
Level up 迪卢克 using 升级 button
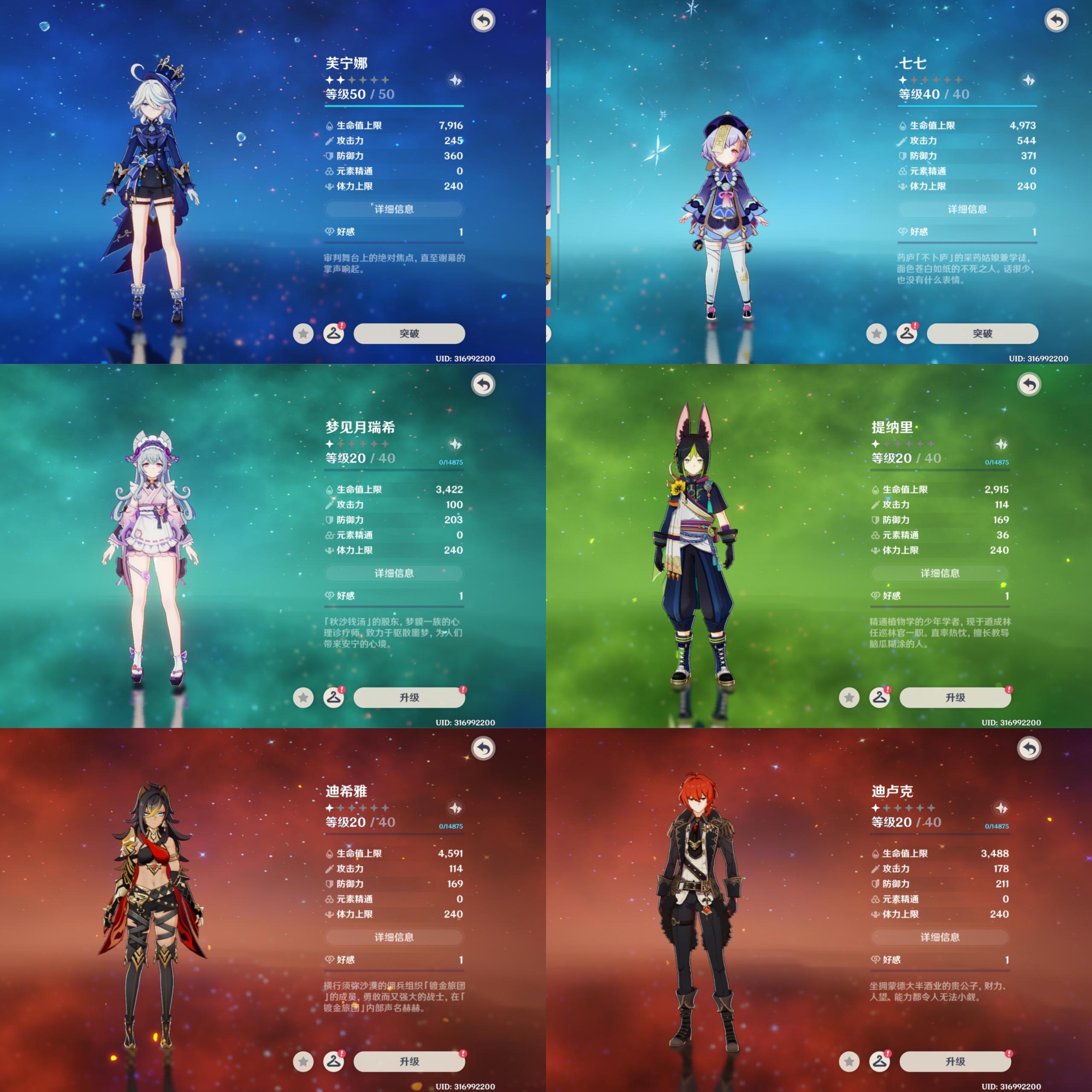pyautogui.click(x=955, y=1061)
